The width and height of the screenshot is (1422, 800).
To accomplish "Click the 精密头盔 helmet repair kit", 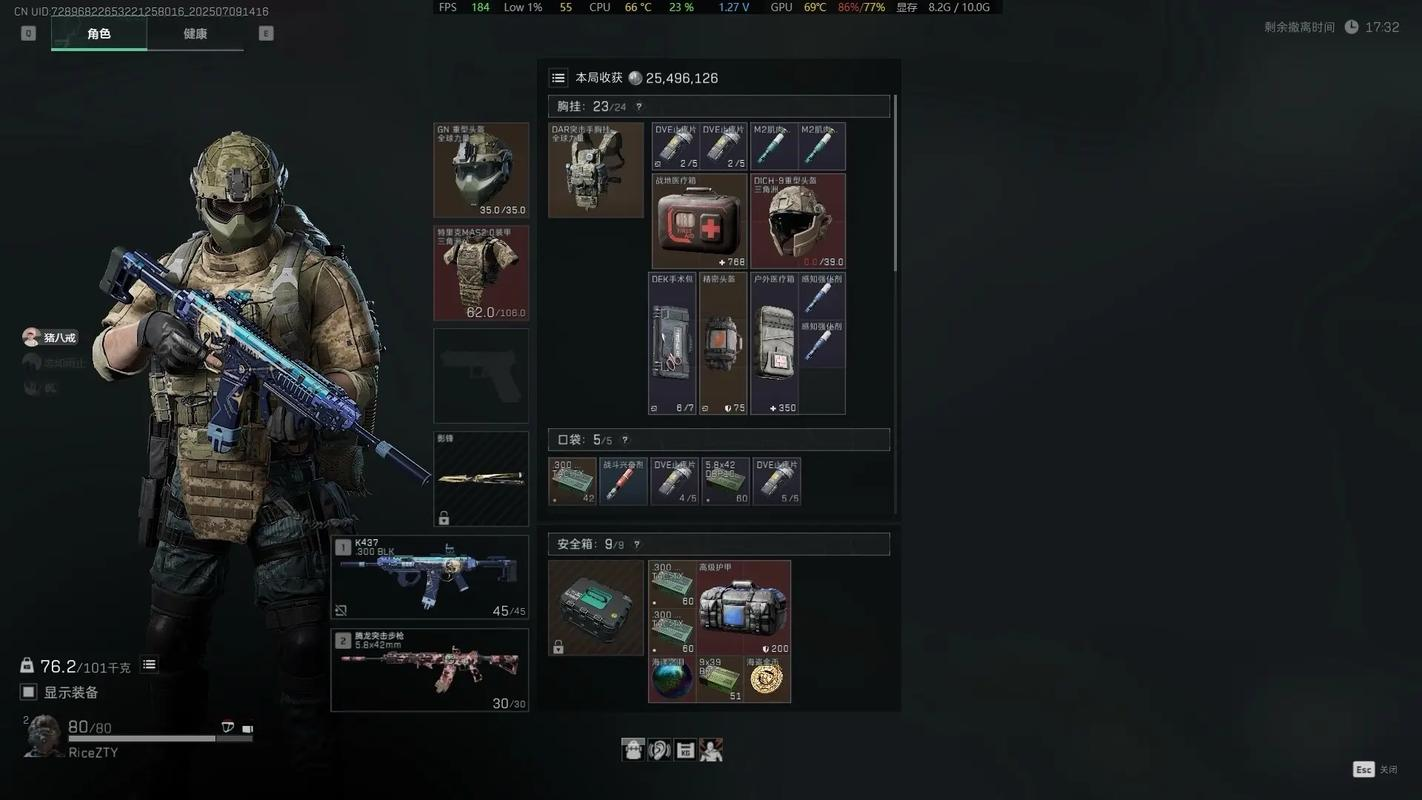I will pyautogui.click(x=723, y=343).
